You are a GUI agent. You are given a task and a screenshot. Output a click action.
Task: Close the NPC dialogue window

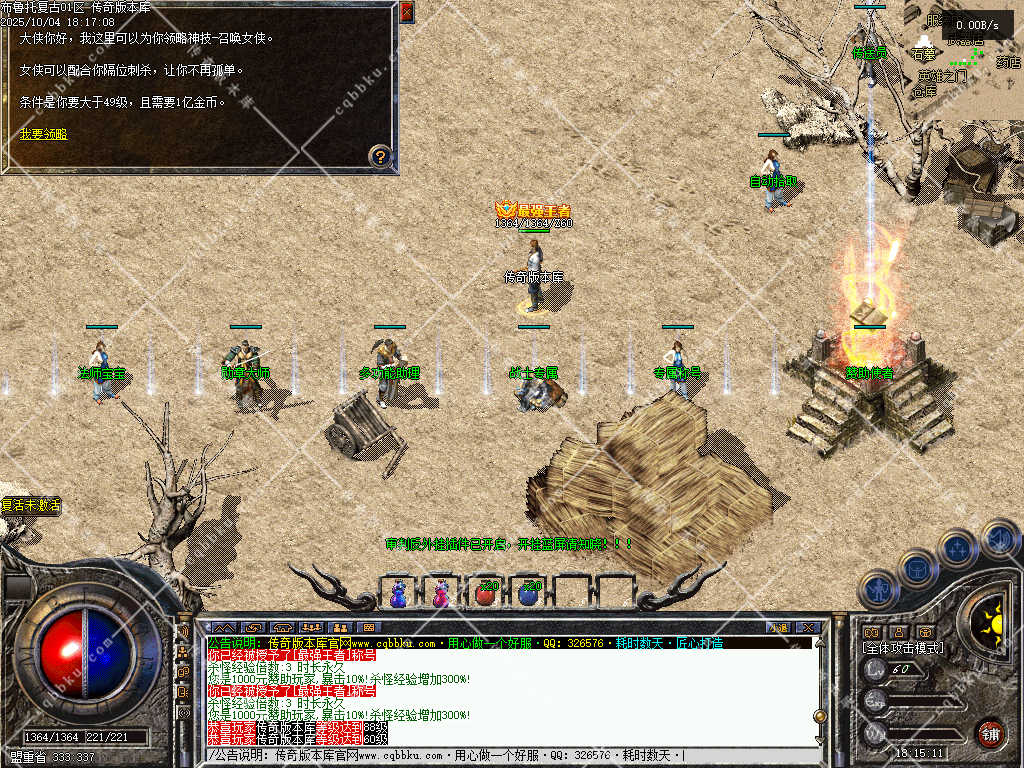[406, 12]
